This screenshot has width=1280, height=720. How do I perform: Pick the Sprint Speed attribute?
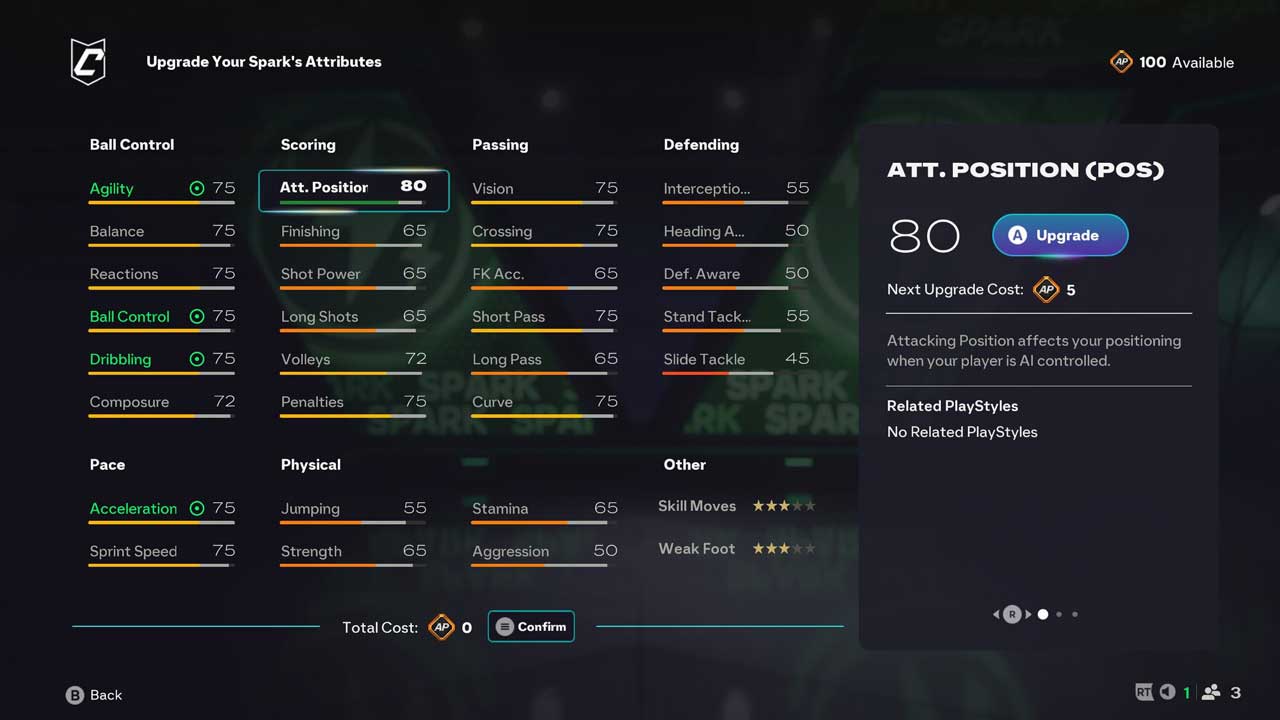pyautogui.click(x=162, y=552)
